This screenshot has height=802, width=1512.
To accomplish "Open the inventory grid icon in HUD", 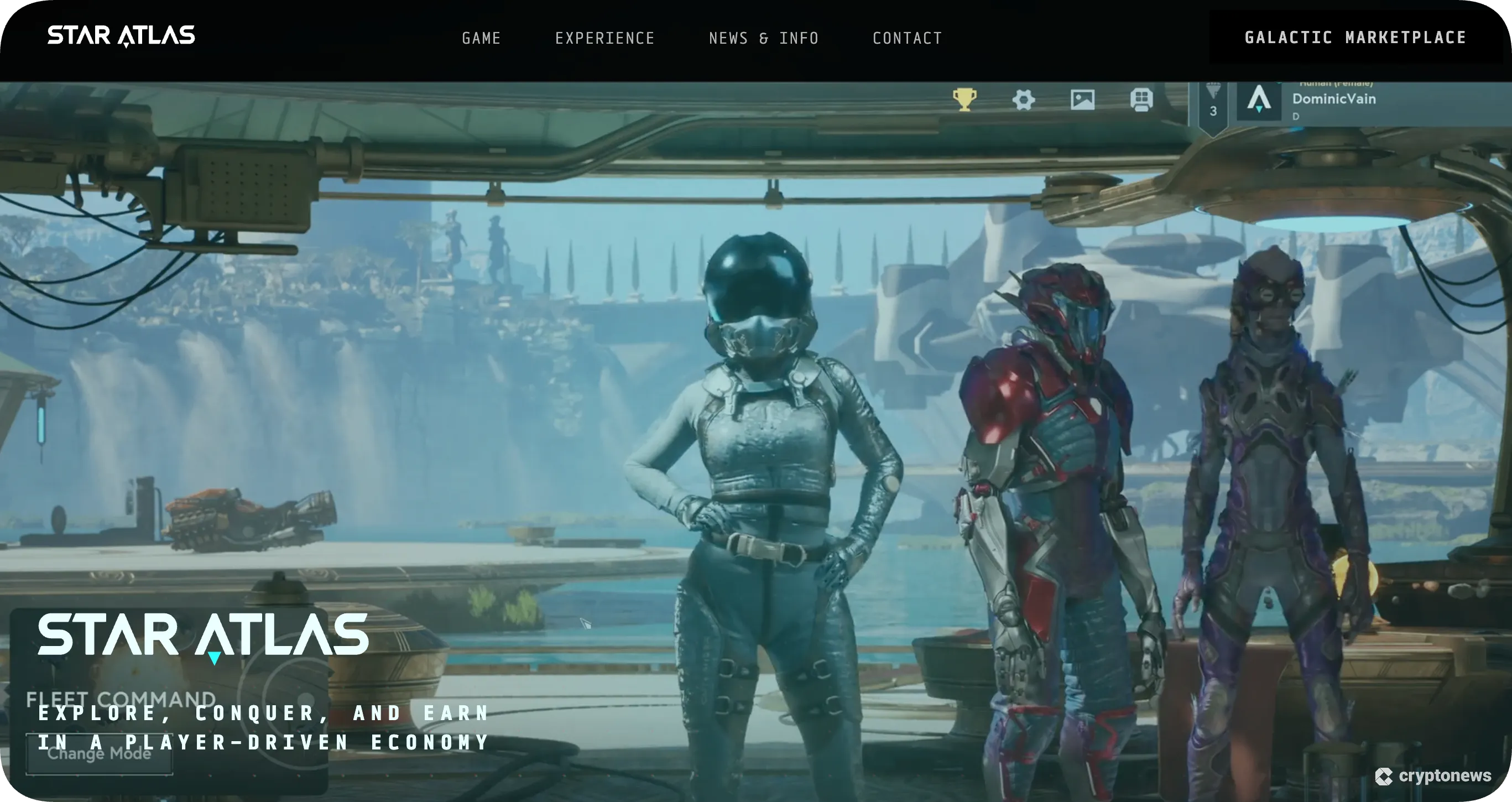I will point(1142,100).
